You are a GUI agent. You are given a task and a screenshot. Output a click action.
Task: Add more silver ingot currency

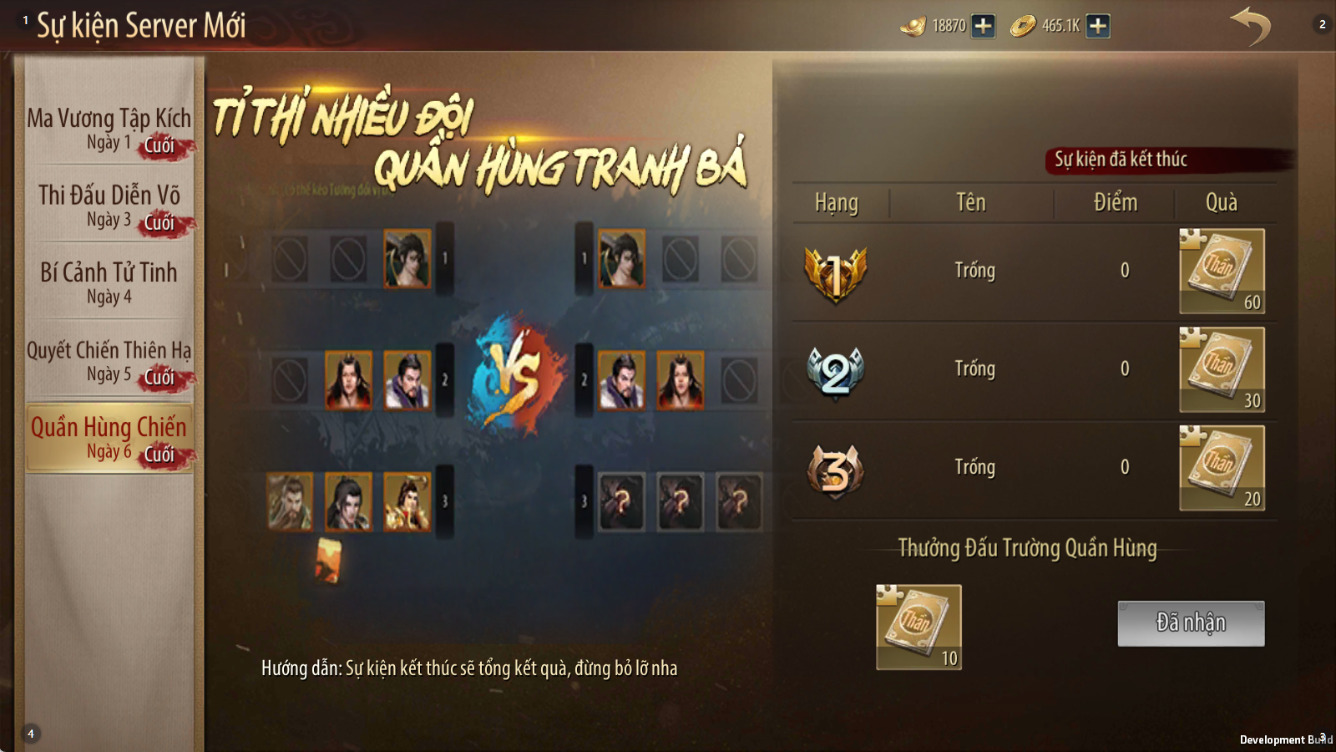[x=983, y=26]
